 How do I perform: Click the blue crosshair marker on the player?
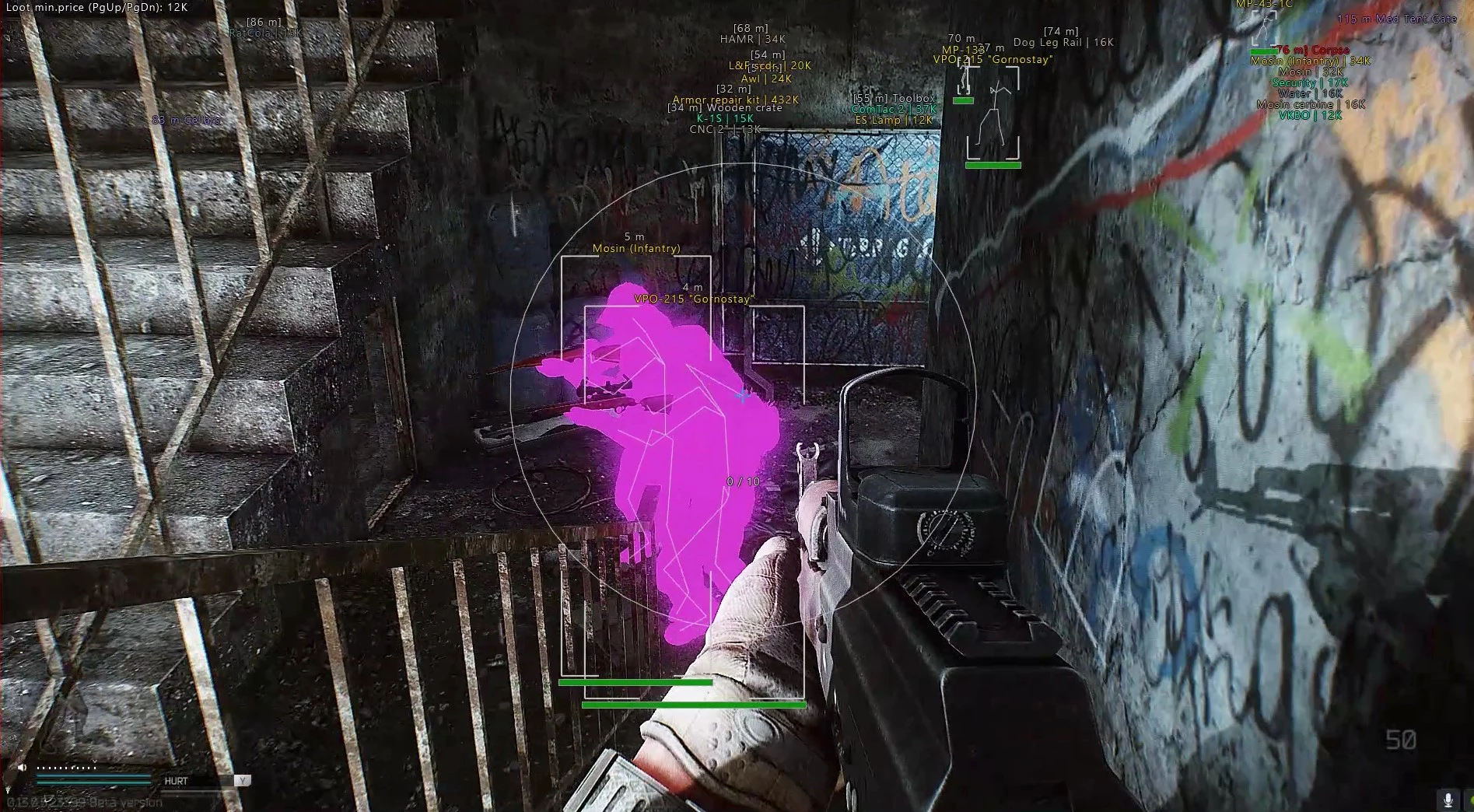point(744,394)
